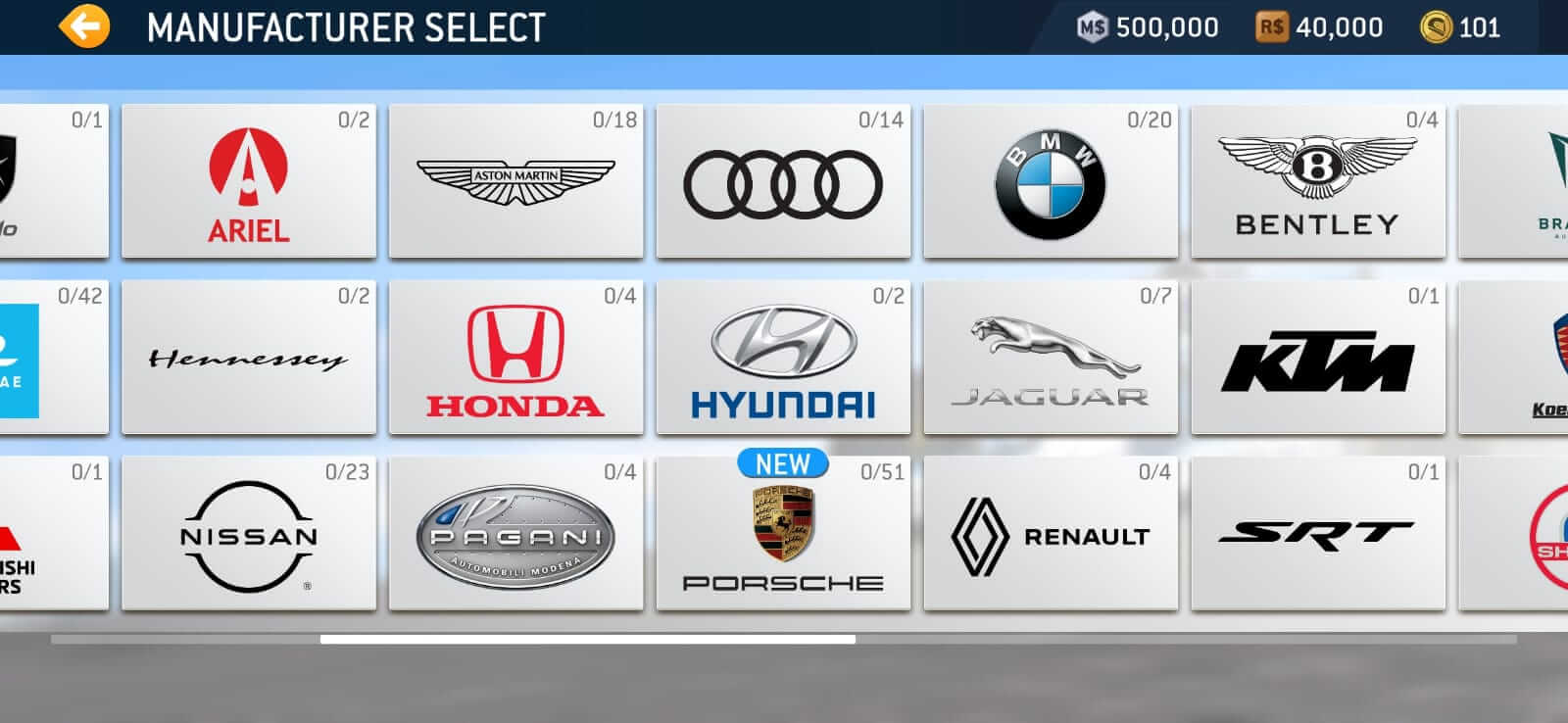Select the Porsche crest logo
Screen dimensions: 1568x723
783,534
